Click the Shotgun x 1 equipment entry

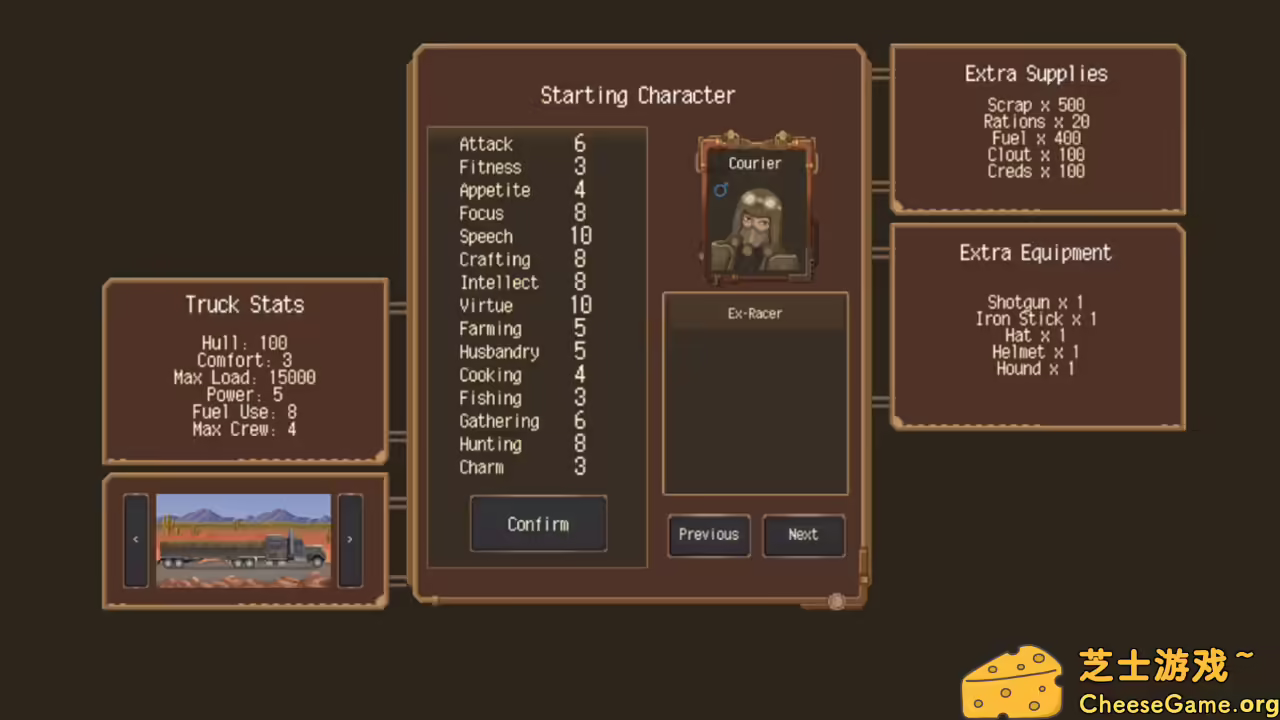[1035, 302]
